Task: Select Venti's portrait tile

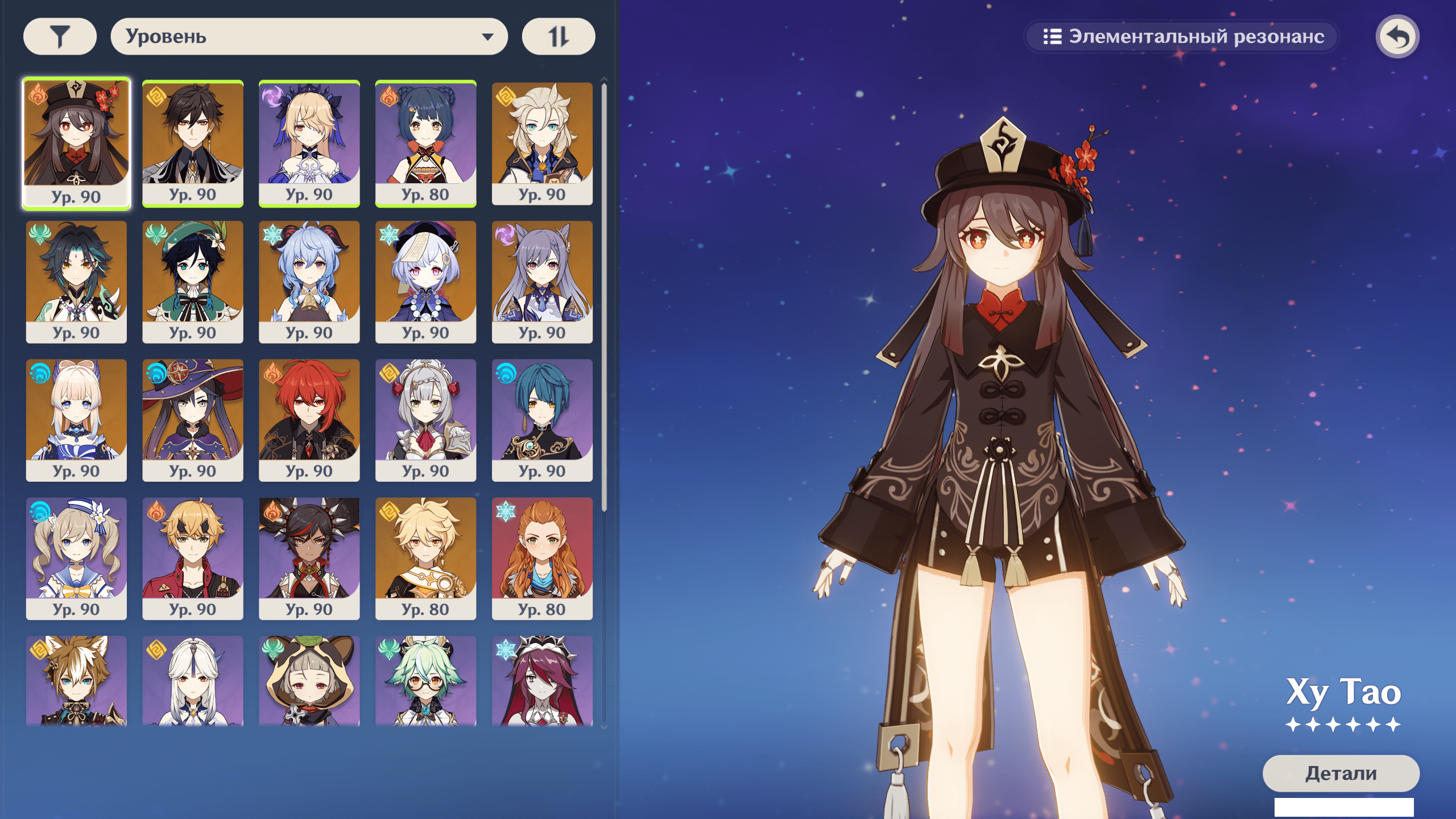Action: (193, 281)
